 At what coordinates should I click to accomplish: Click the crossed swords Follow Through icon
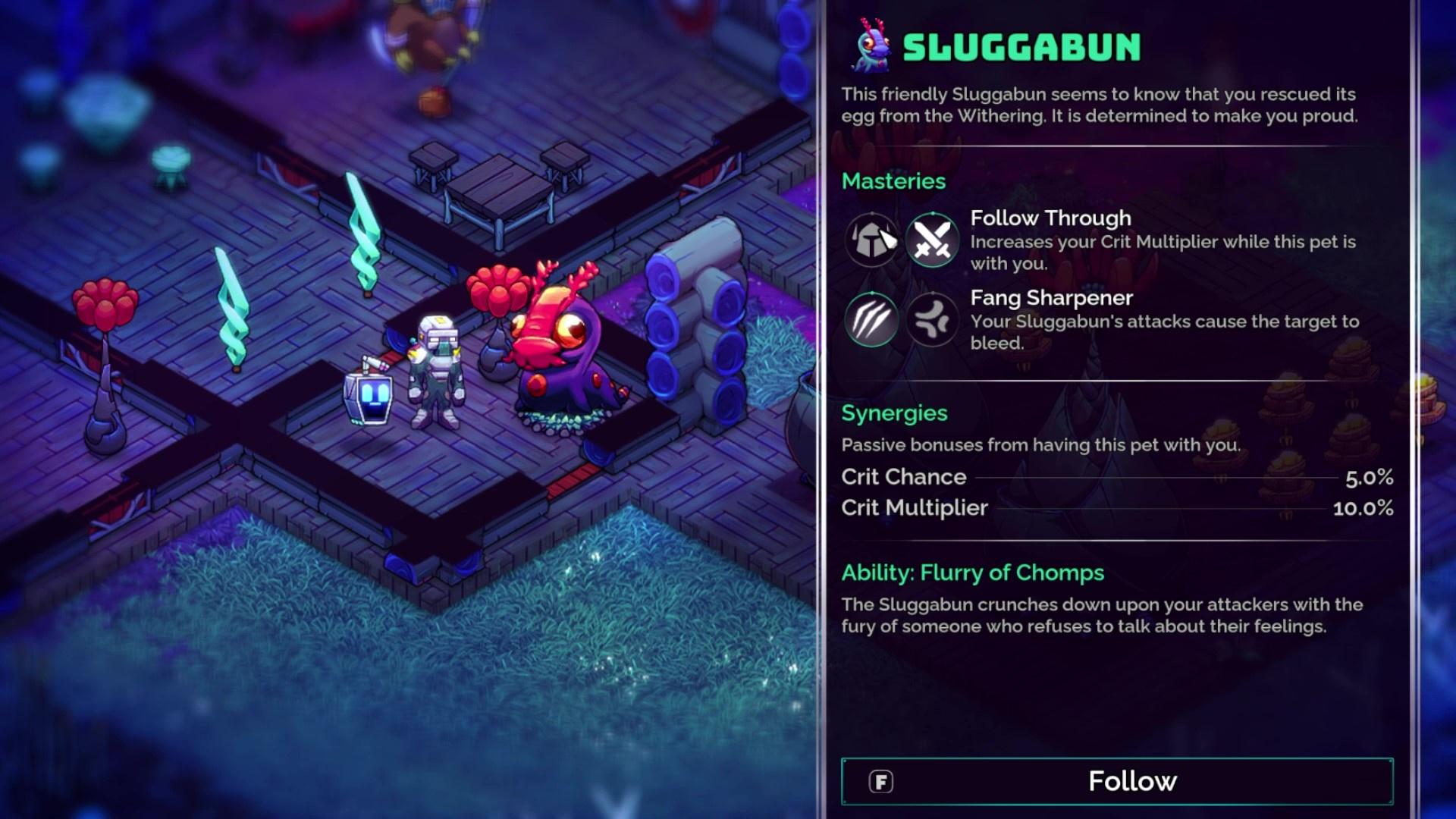tap(931, 240)
